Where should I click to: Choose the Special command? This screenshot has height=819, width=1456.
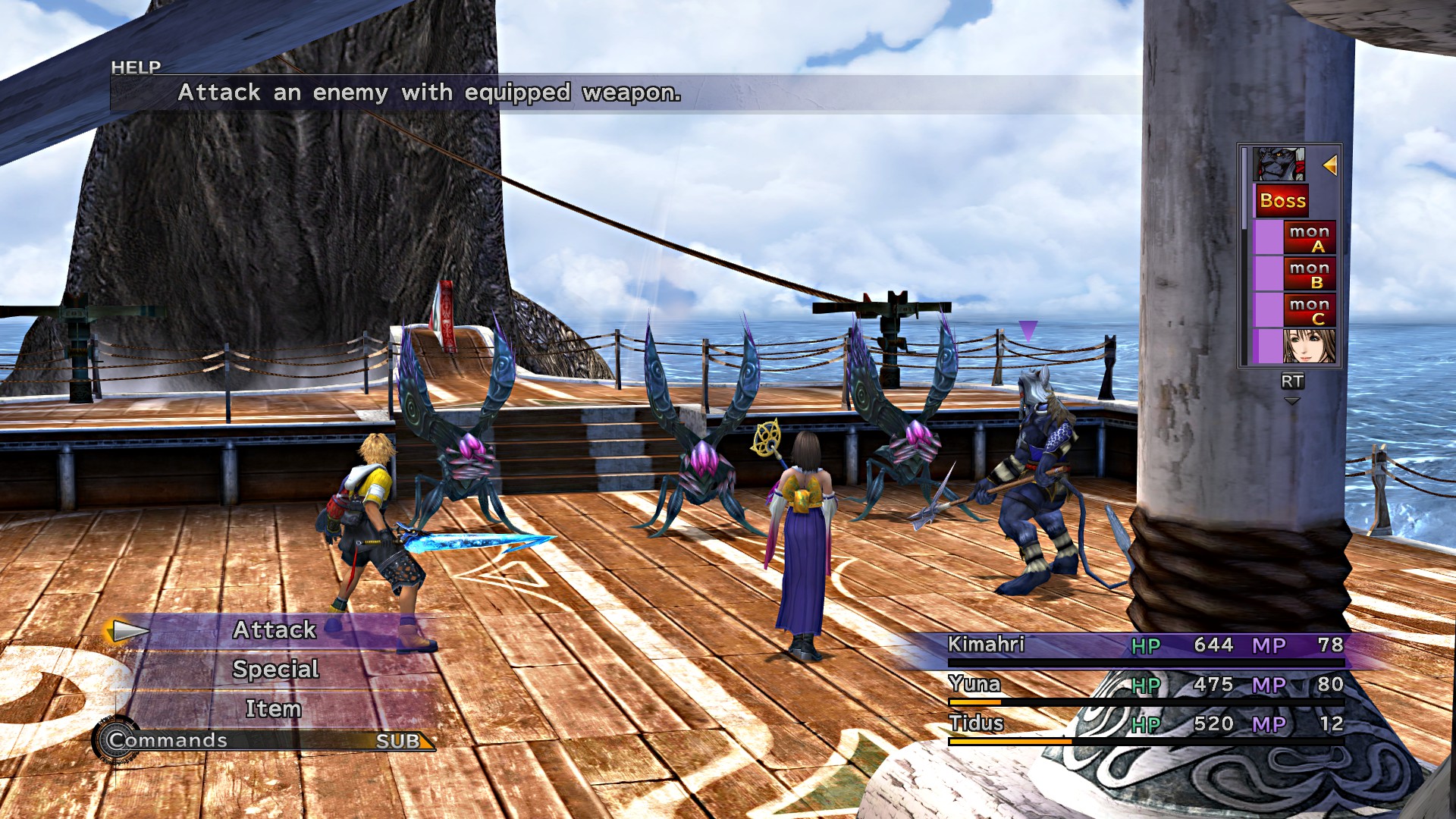275,670
